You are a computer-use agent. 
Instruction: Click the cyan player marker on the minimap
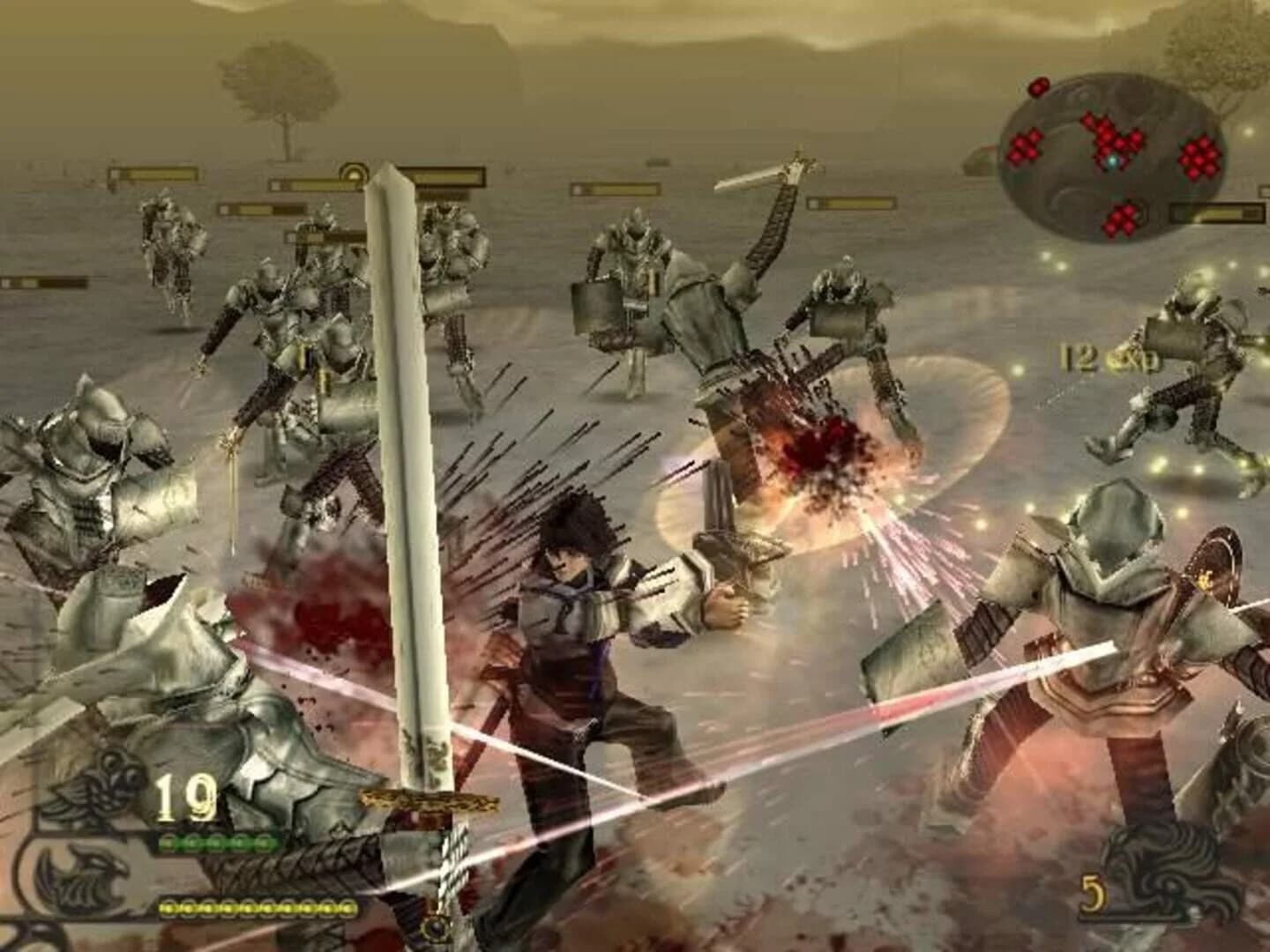tap(1113, 160)
